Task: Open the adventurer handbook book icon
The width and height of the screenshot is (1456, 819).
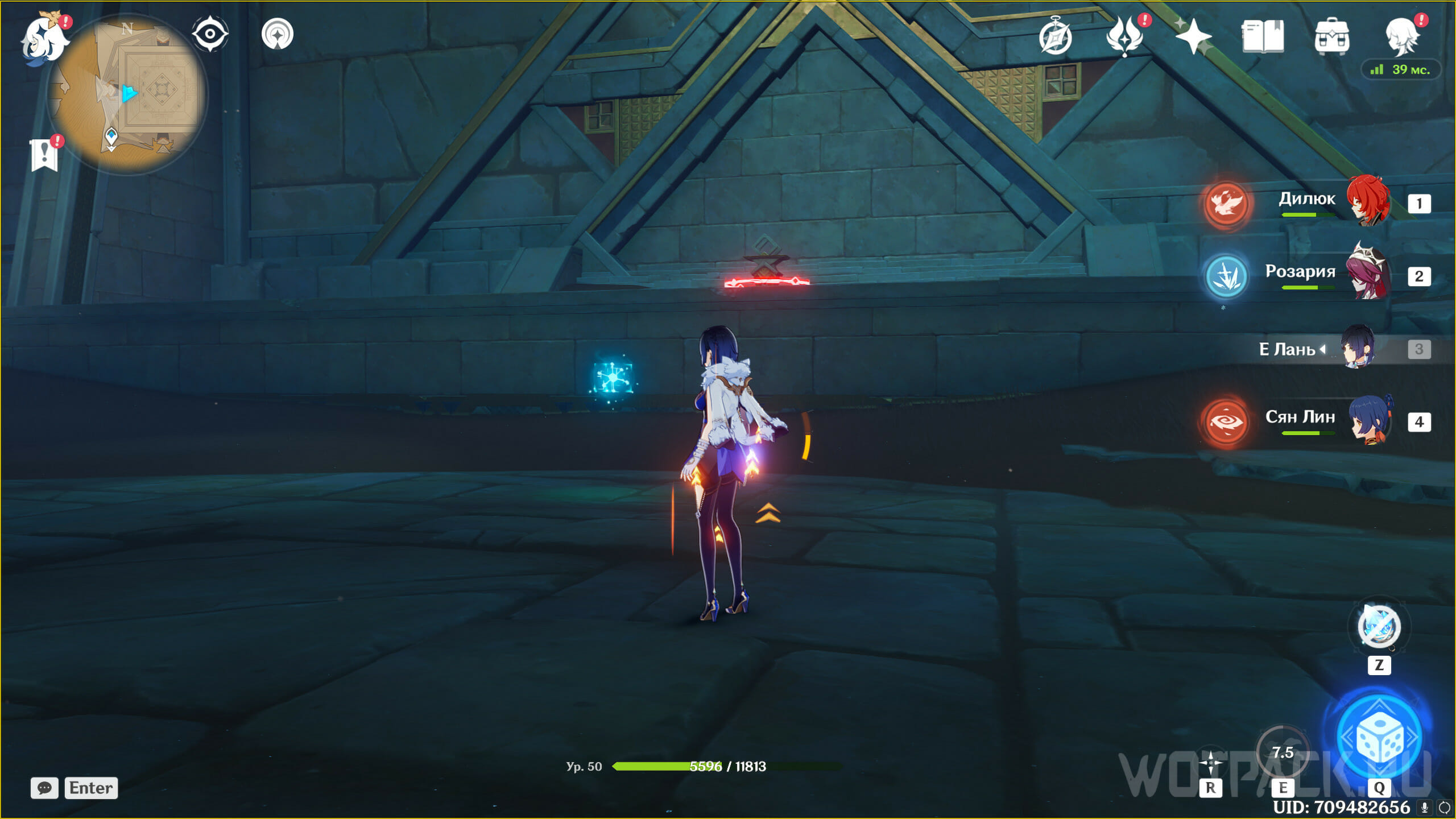Action: (x=1263, y=36)
